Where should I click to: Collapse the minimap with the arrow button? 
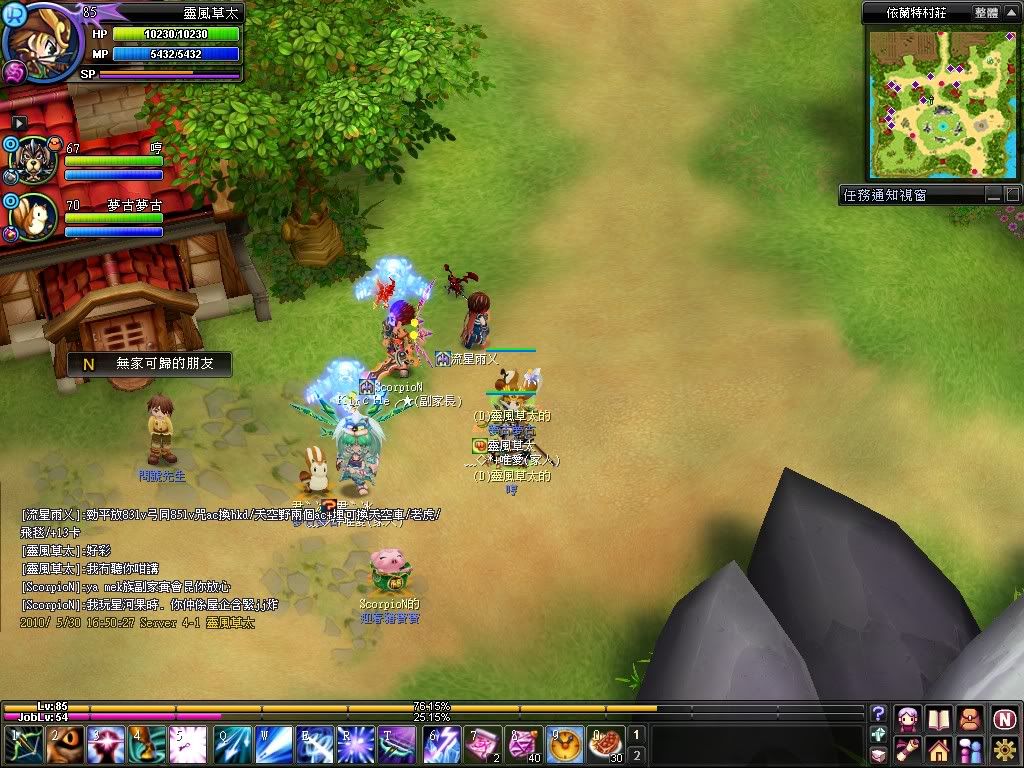tap(1011, 13)
